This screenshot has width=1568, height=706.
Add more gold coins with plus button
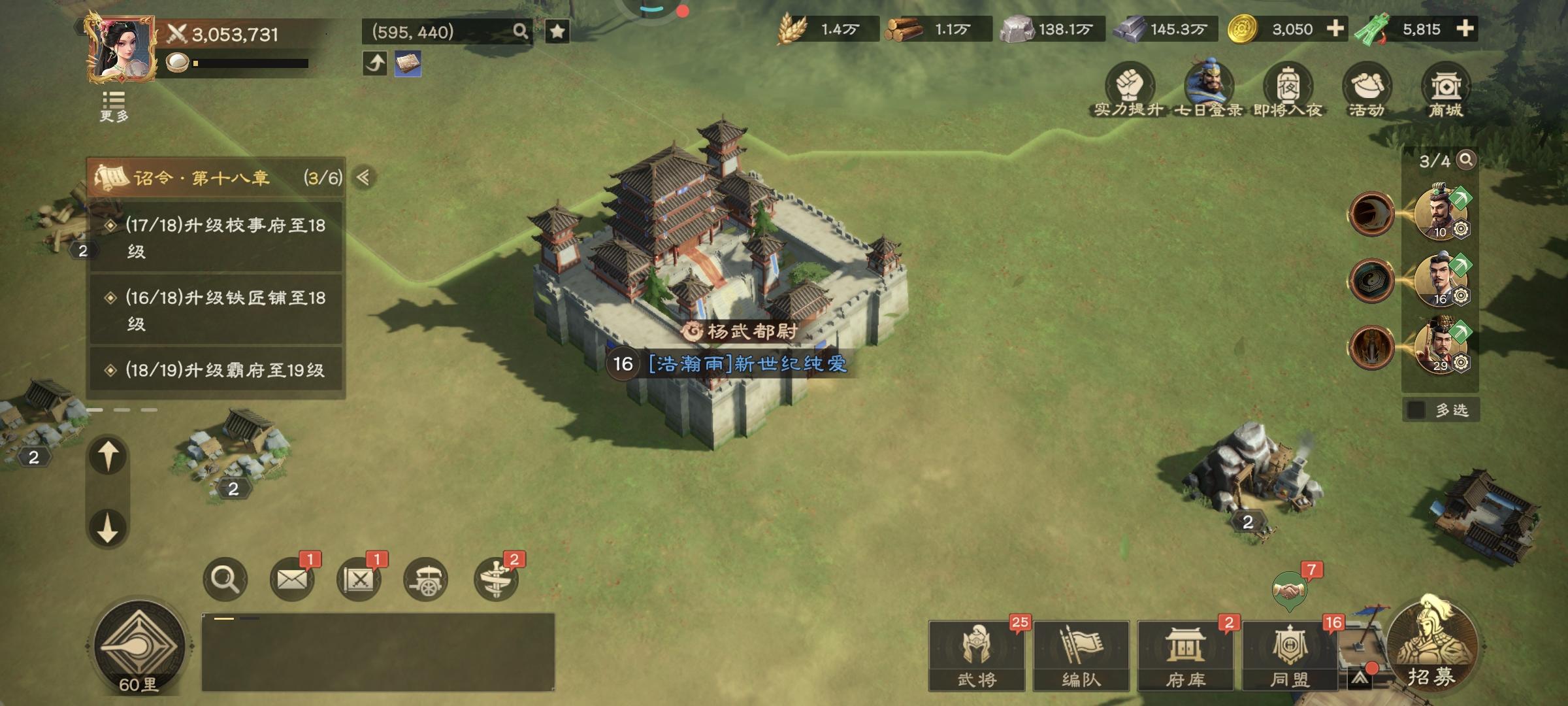1335,29
